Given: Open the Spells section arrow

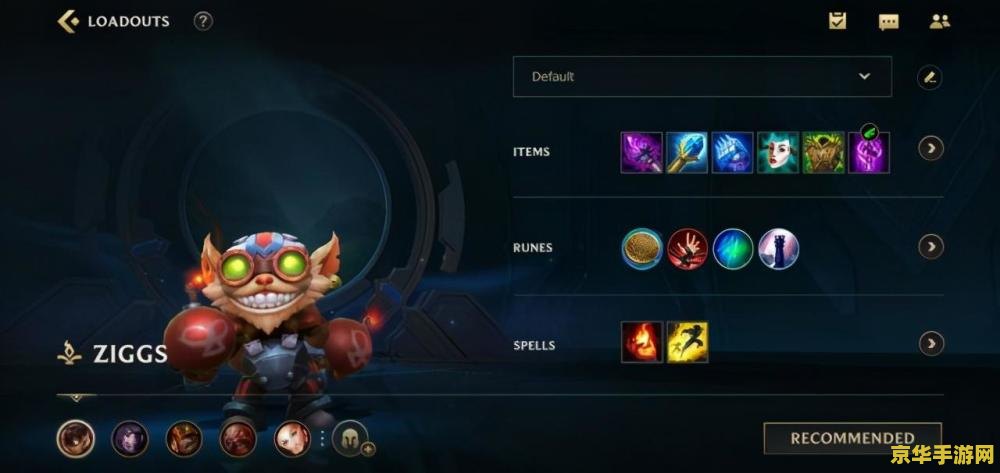Looking at the screenshot, I should [x=931, y=343].
